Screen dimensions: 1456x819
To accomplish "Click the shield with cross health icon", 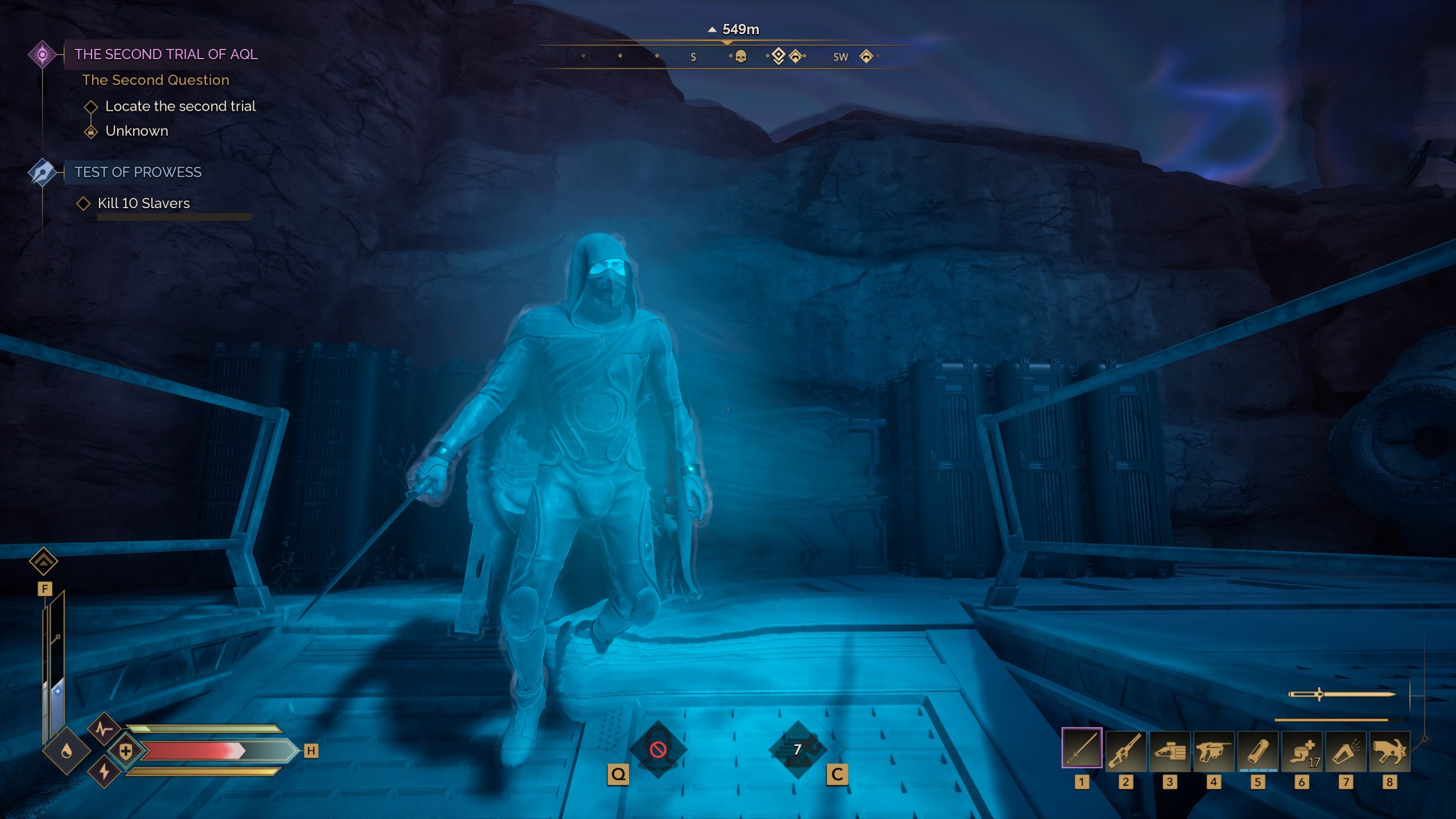I will (126, 751).
